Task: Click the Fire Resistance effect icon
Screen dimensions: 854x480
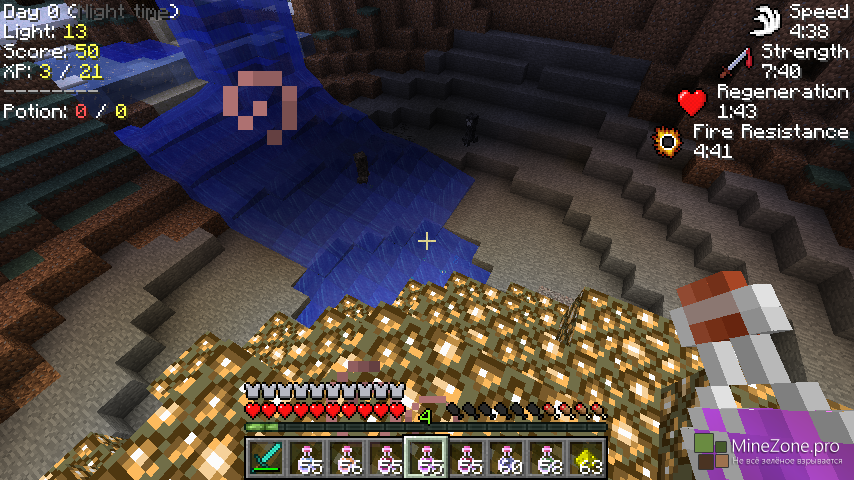Action: tap(666, 142)
